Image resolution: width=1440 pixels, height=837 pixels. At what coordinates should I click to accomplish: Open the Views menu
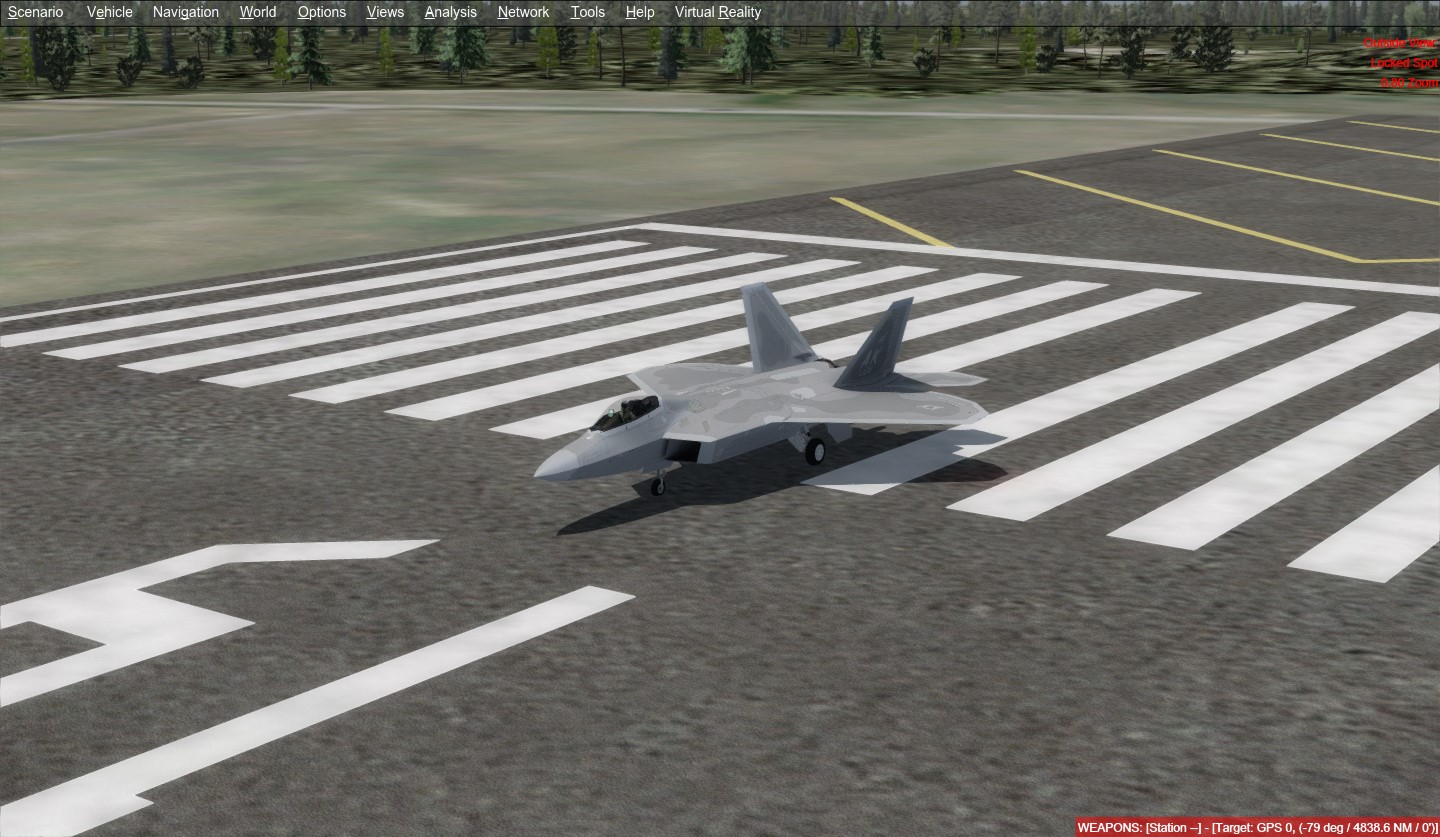(385, 12)
